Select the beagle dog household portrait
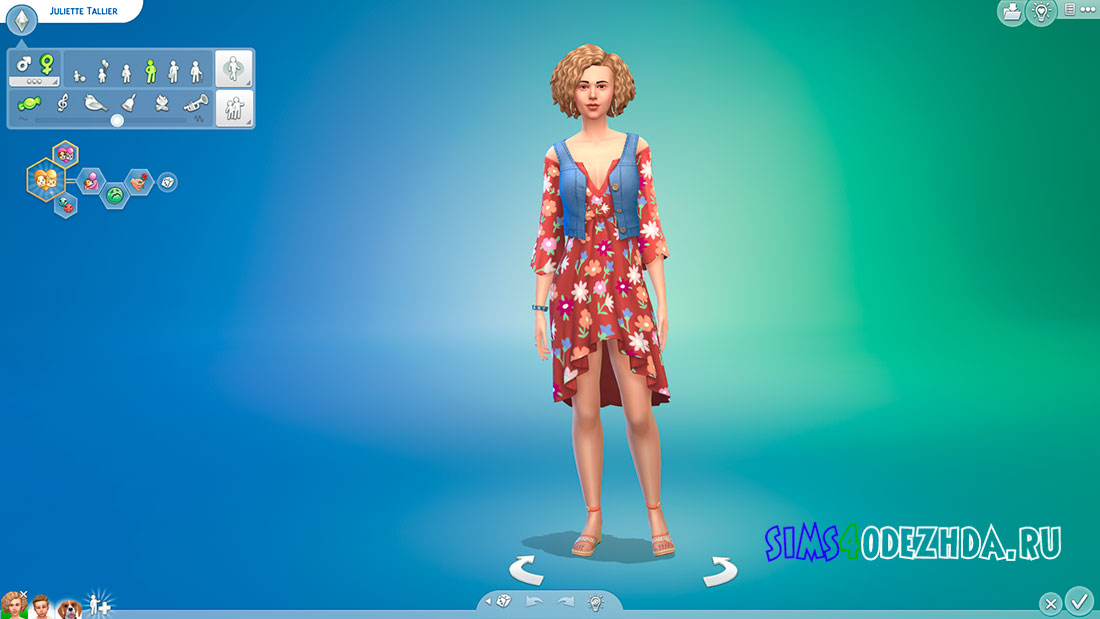 coord(68,606)
